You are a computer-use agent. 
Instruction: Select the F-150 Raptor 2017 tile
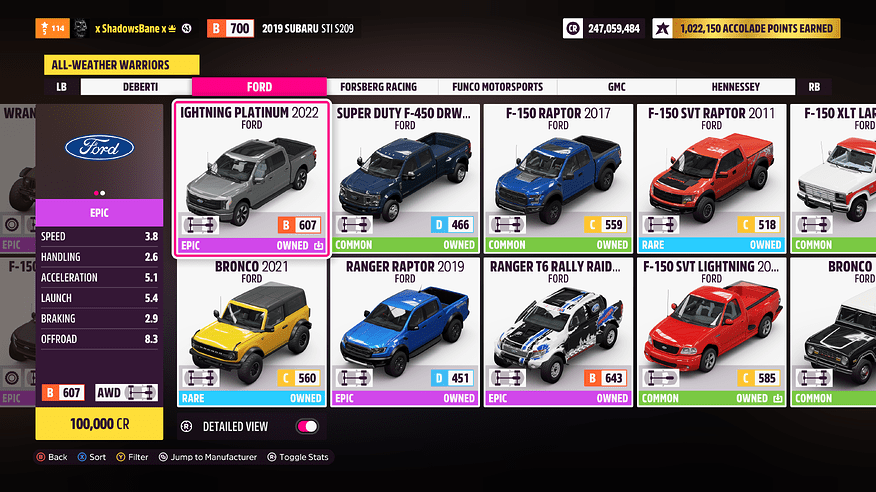click(558, 178)
